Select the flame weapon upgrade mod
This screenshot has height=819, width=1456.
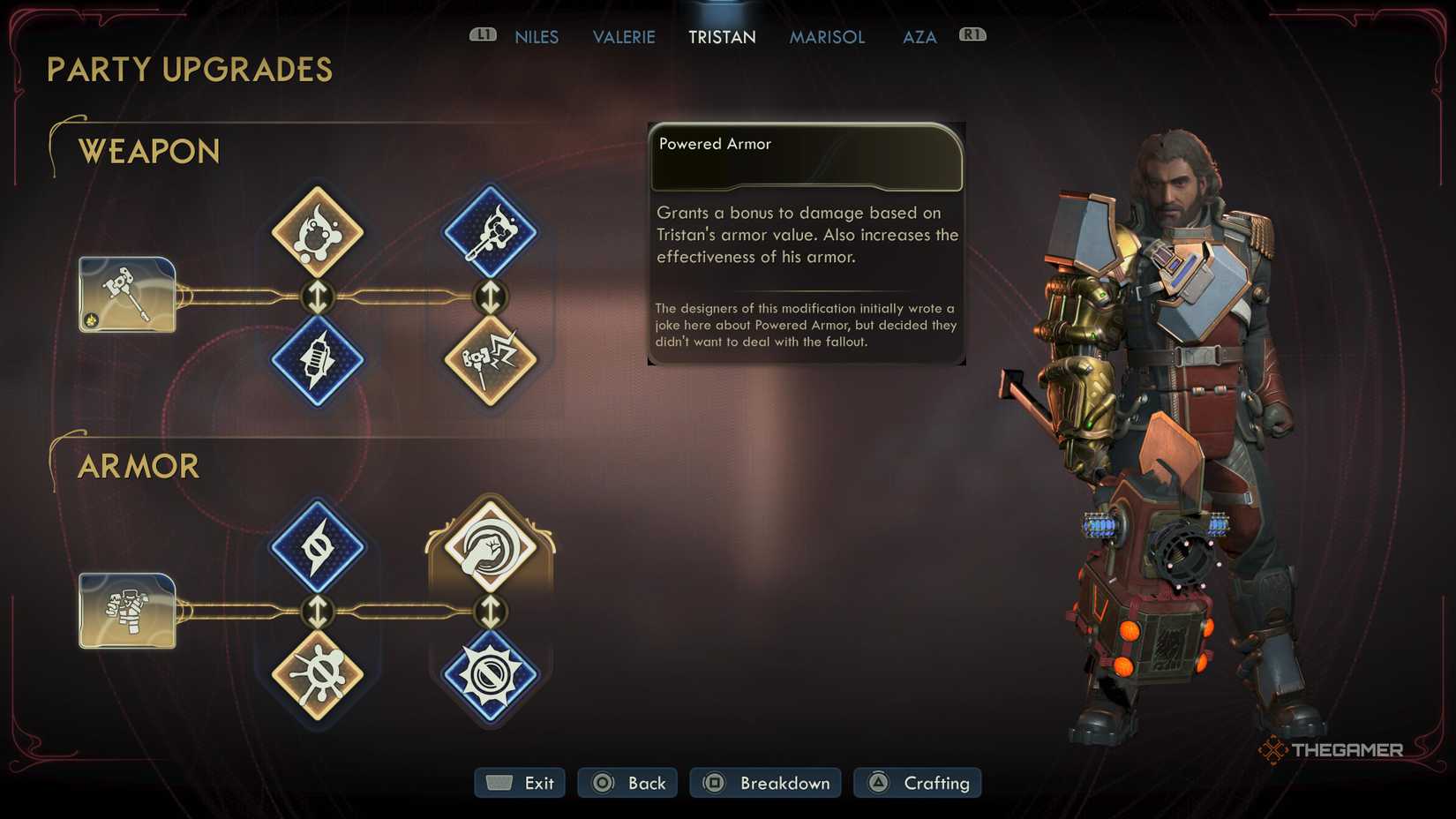click(x=318, y=231)
